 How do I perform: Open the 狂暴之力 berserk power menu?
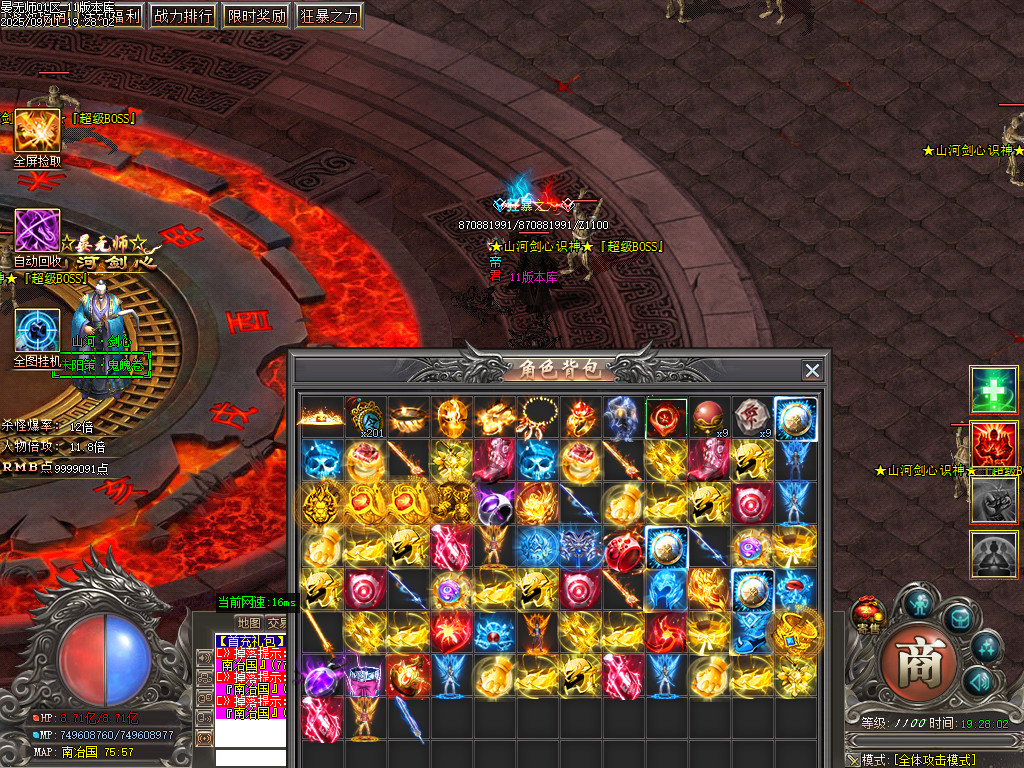[x=328, y=15]
